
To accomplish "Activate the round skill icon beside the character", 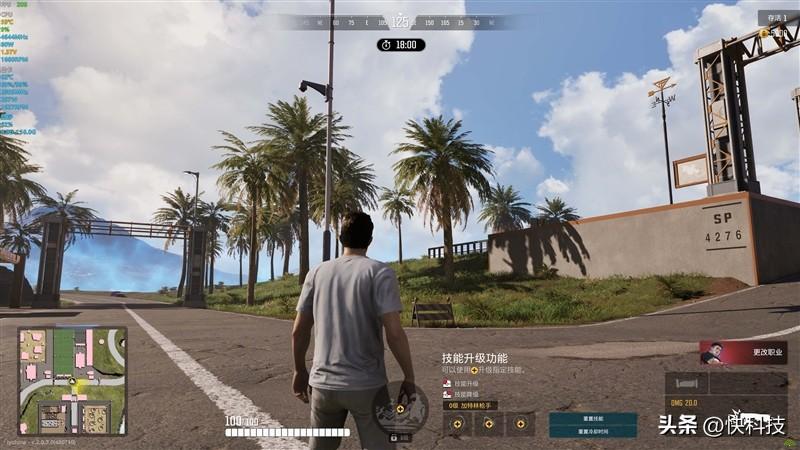I will click(400, 409).
